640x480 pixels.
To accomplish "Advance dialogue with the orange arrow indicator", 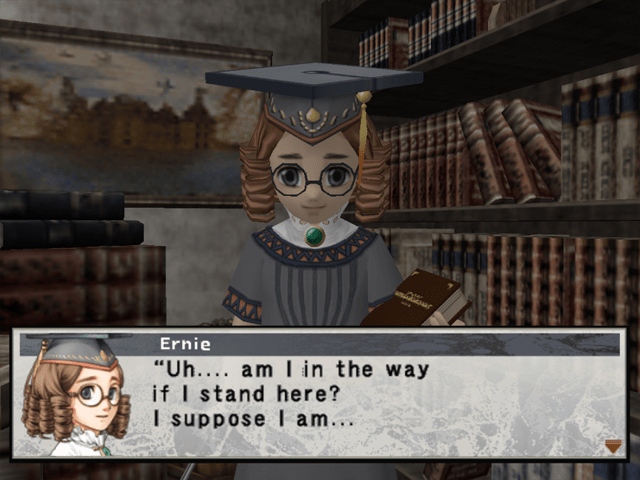I will (613, 446).
